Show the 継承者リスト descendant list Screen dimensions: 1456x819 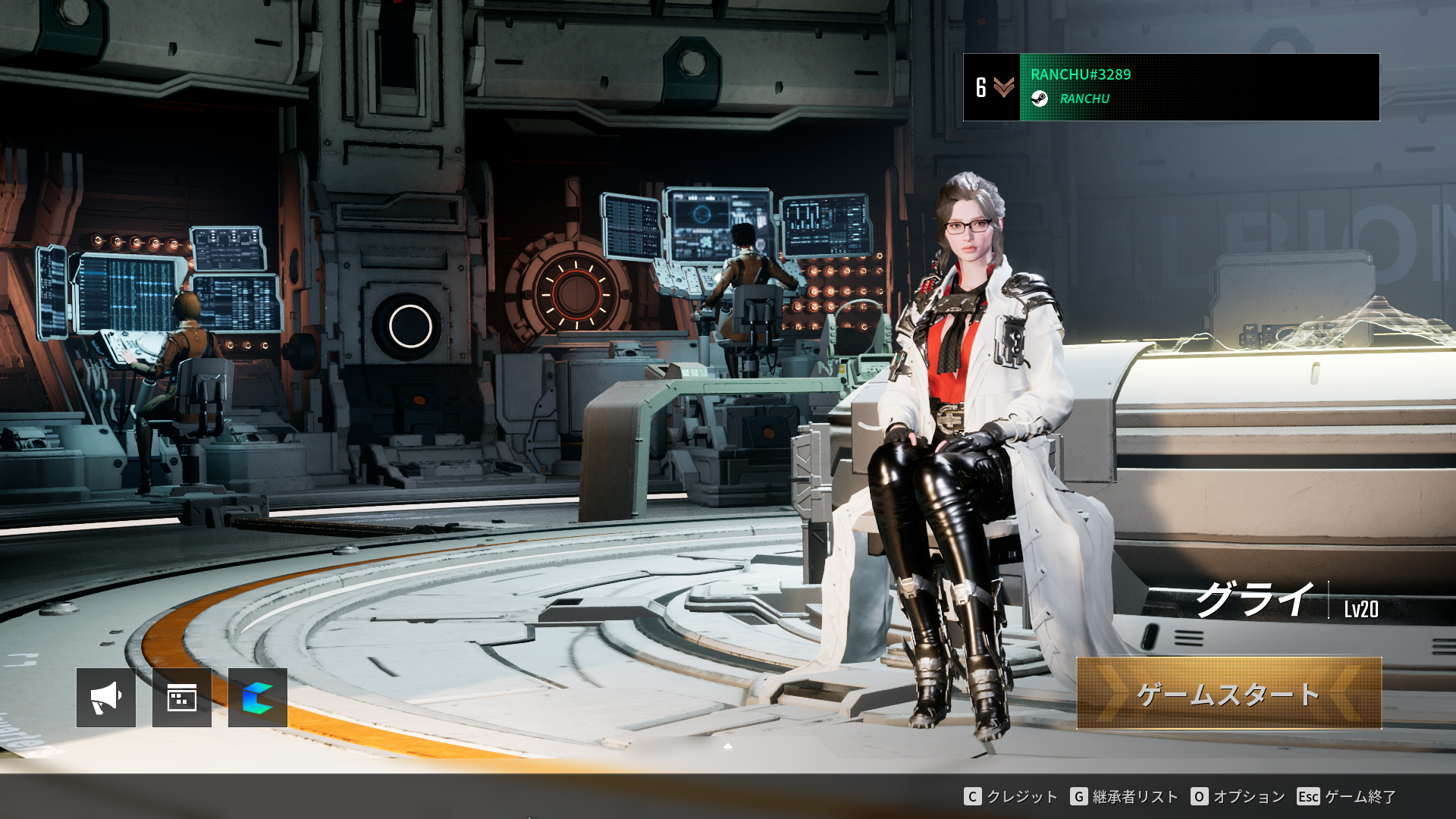tap(1125, 796)
